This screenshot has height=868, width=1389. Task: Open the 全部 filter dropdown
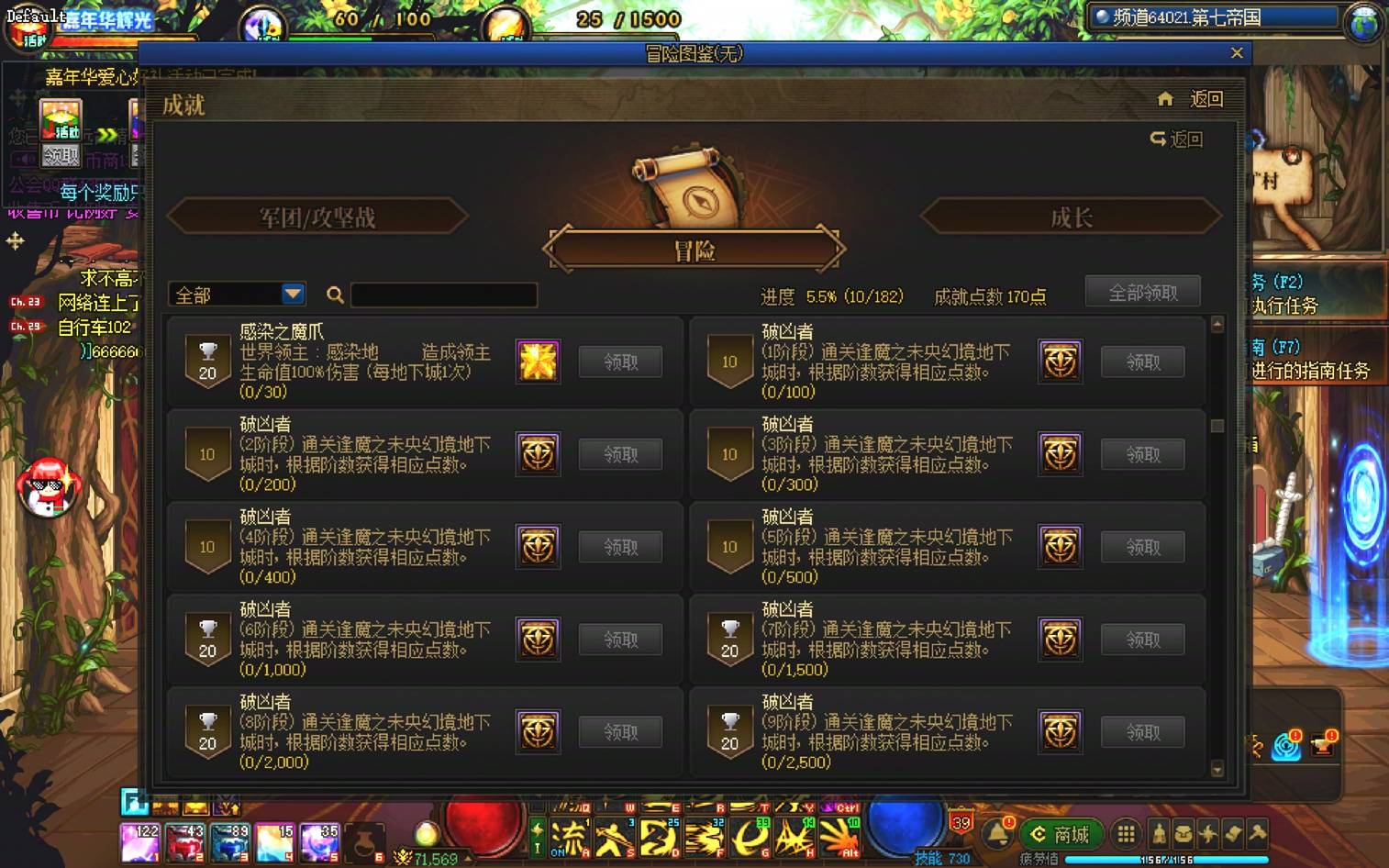pyautogui.click(x=234, y=295)
